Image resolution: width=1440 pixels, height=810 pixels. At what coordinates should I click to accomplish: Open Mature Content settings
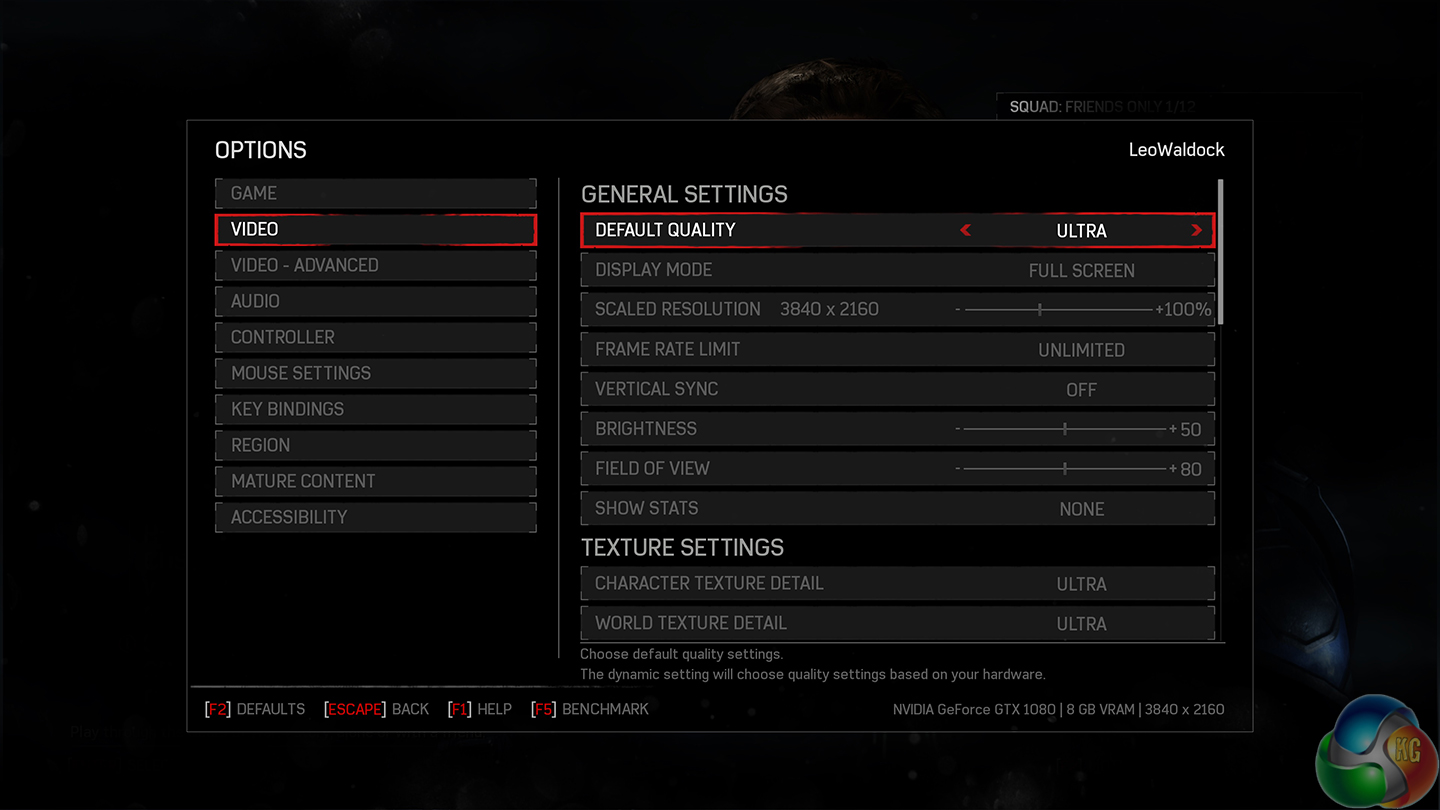coord(375,481)
